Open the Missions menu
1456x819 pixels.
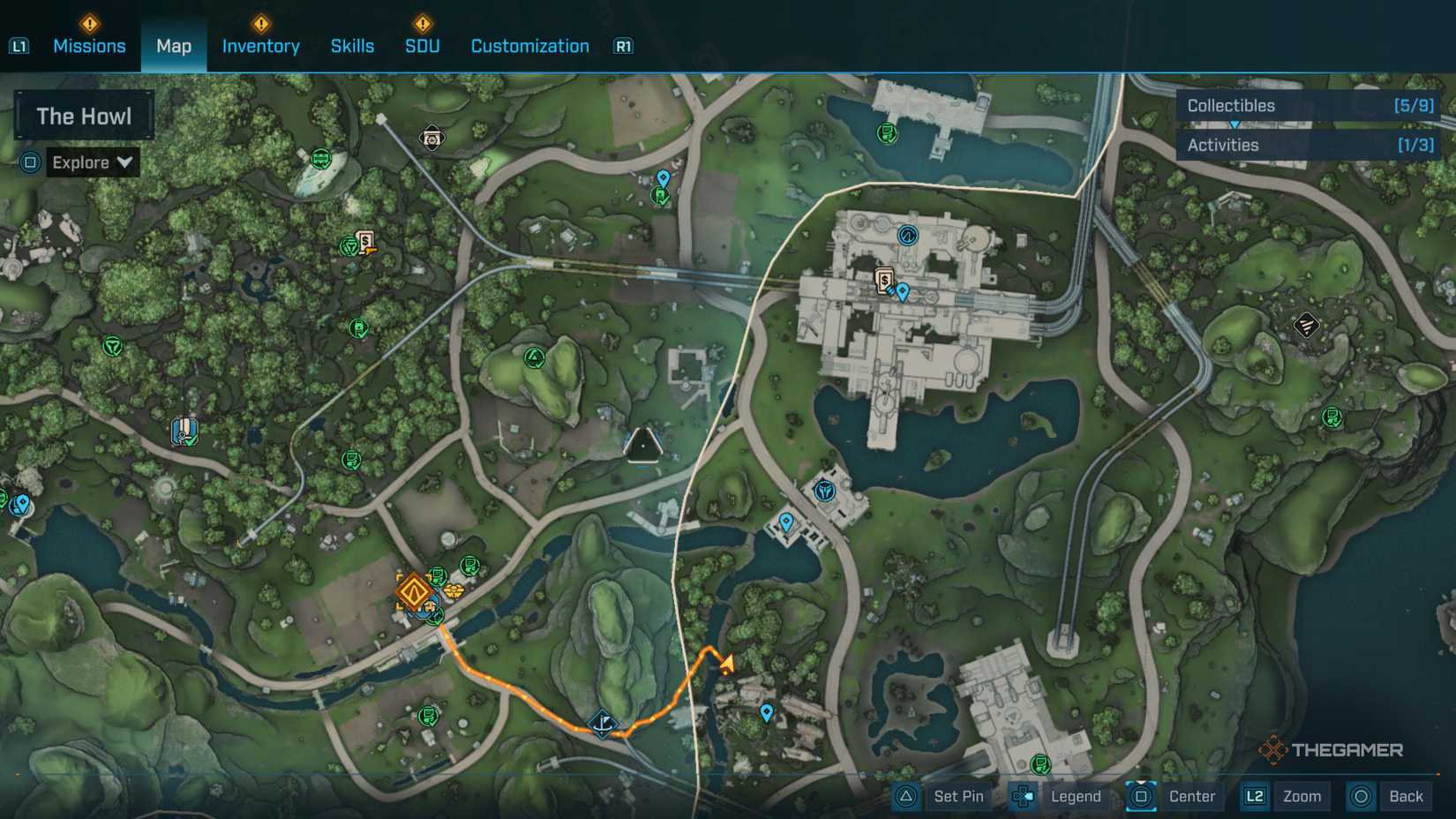[88, 46]
